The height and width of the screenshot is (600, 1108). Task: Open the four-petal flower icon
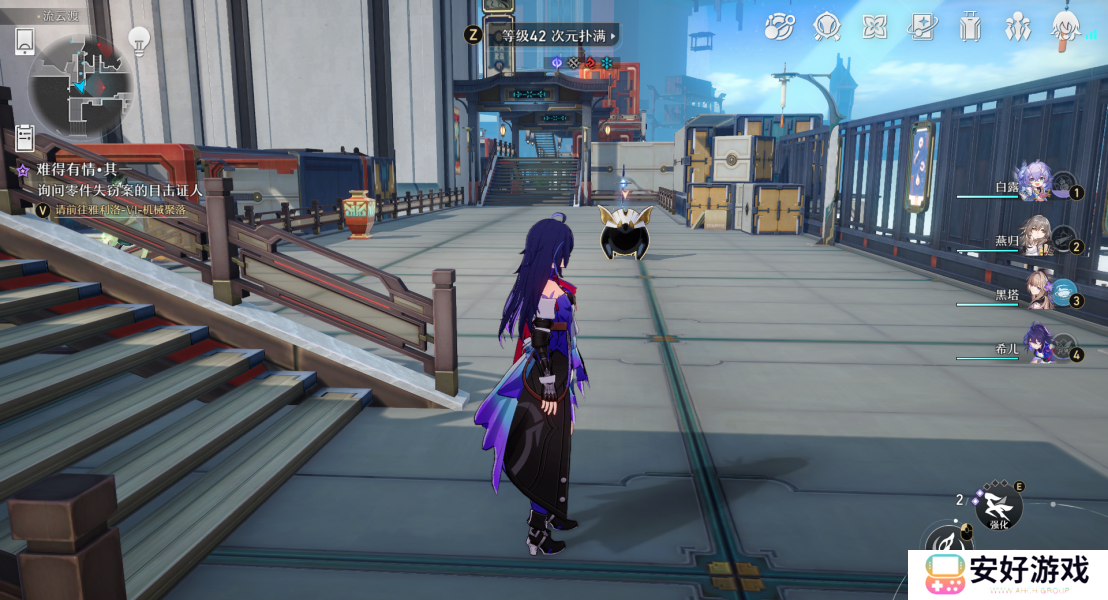[x=875, y=27]
